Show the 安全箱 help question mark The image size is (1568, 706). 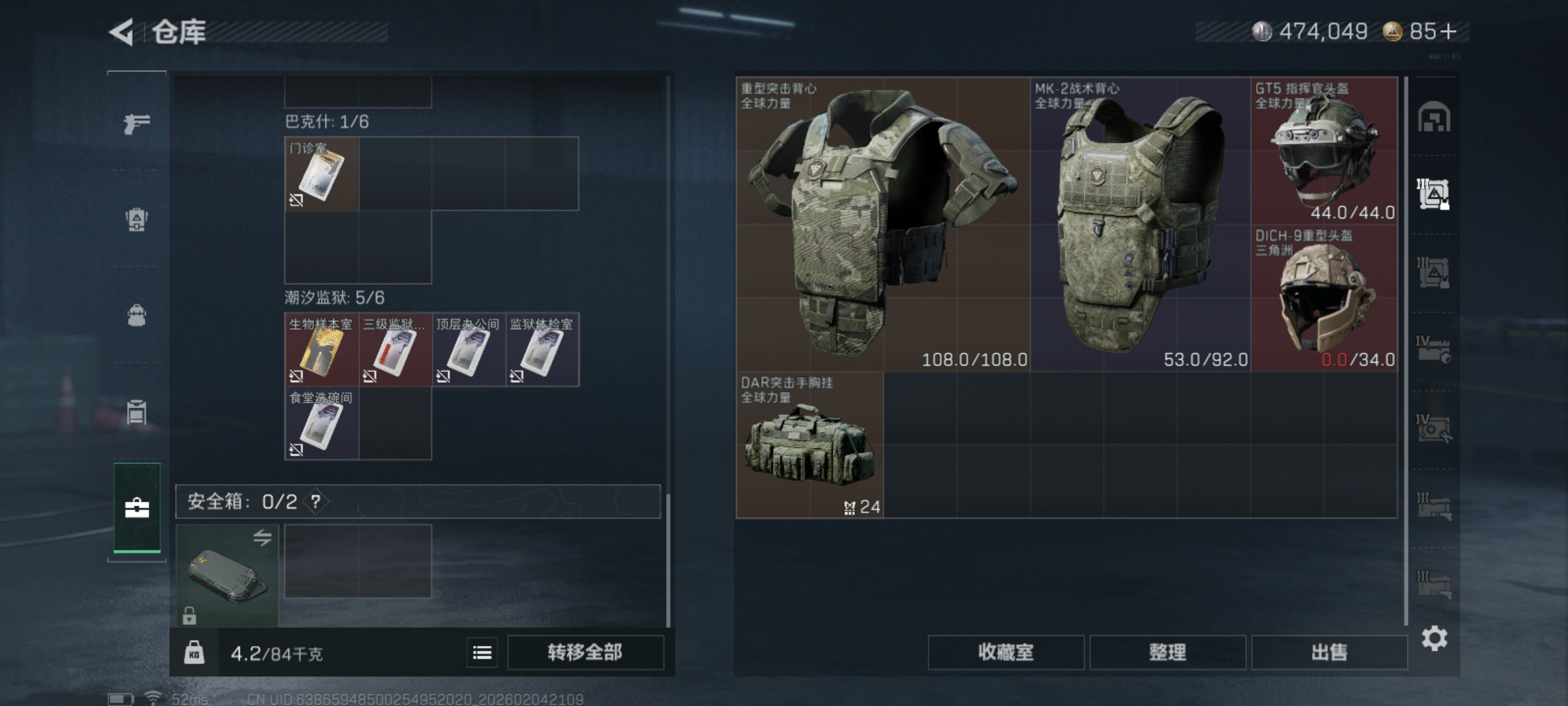(316, 501)
